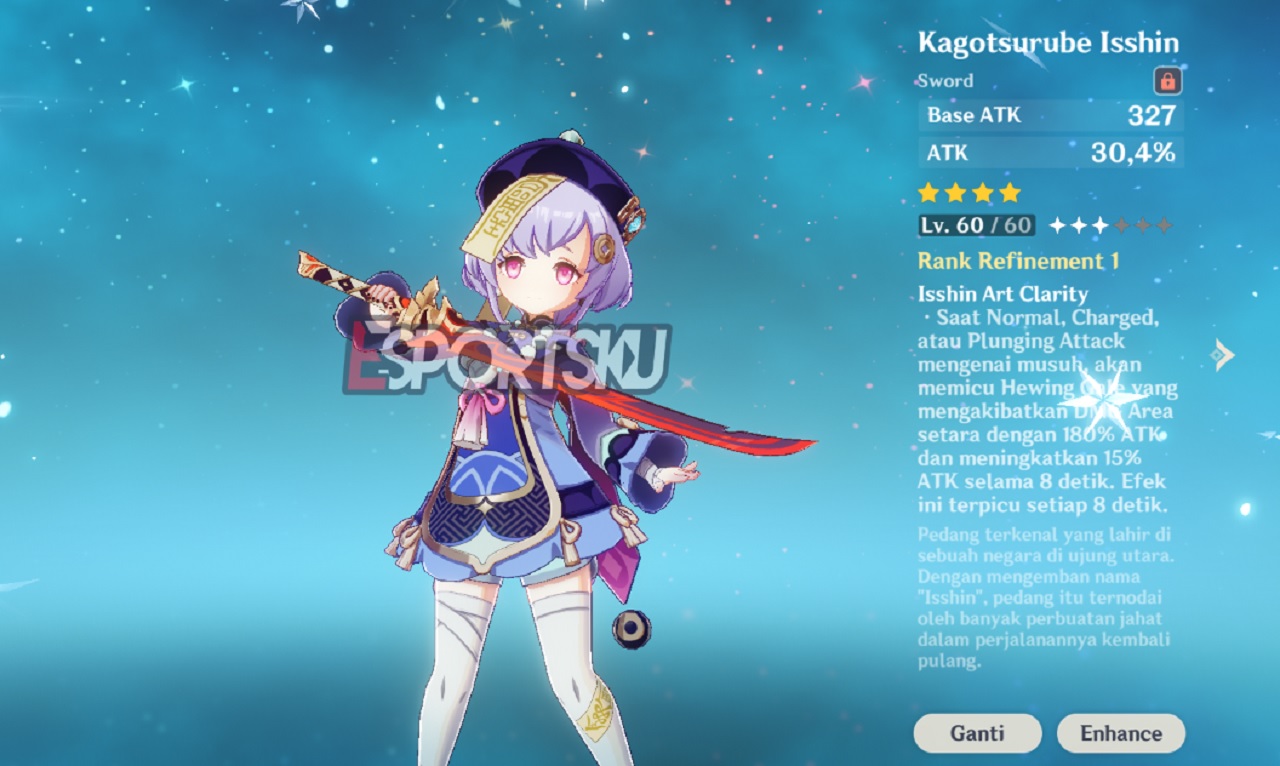Click the Base ATK 327 stat row
1280x766 pixels.
pyautogui.click(x=1049, y=115)
